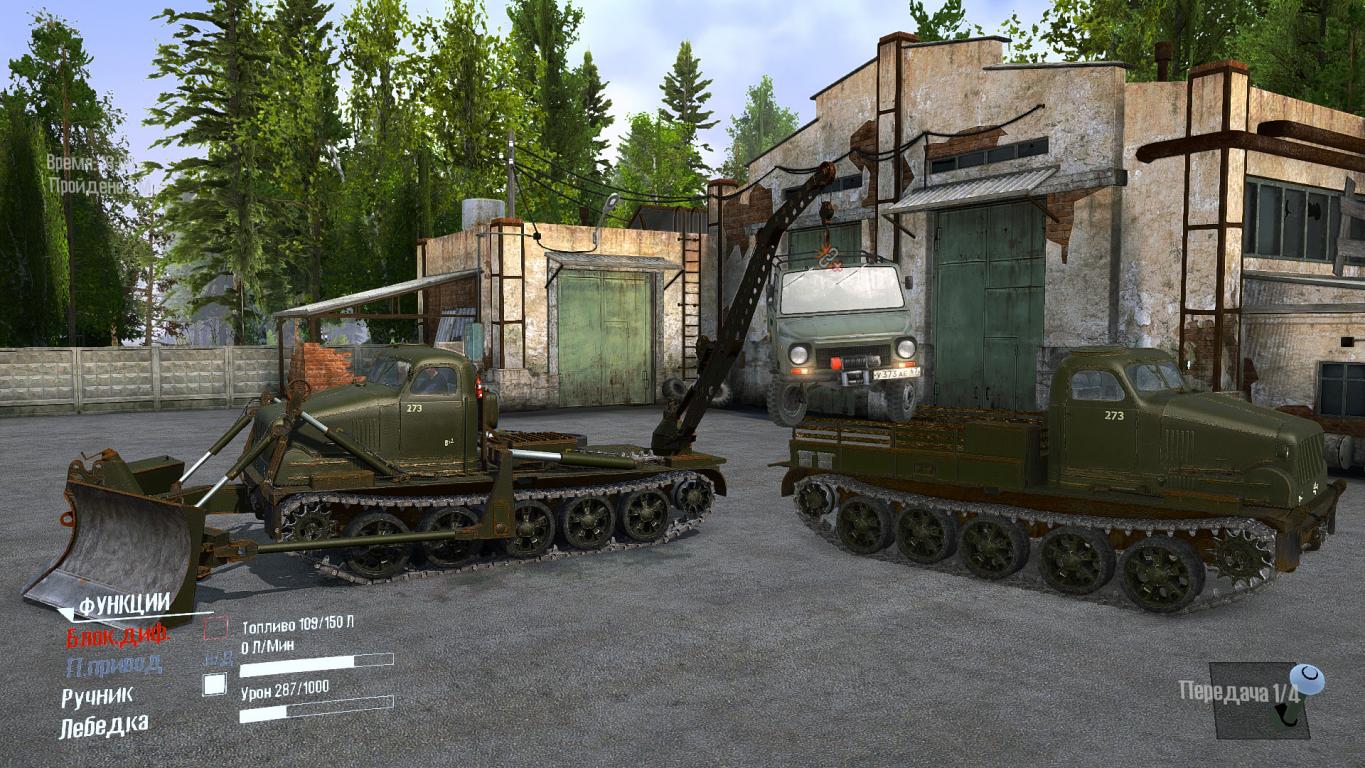Screen dimensions: 1365x768
Task: Engage the Ручник handbrake option
Action: (x=96, y=697)
